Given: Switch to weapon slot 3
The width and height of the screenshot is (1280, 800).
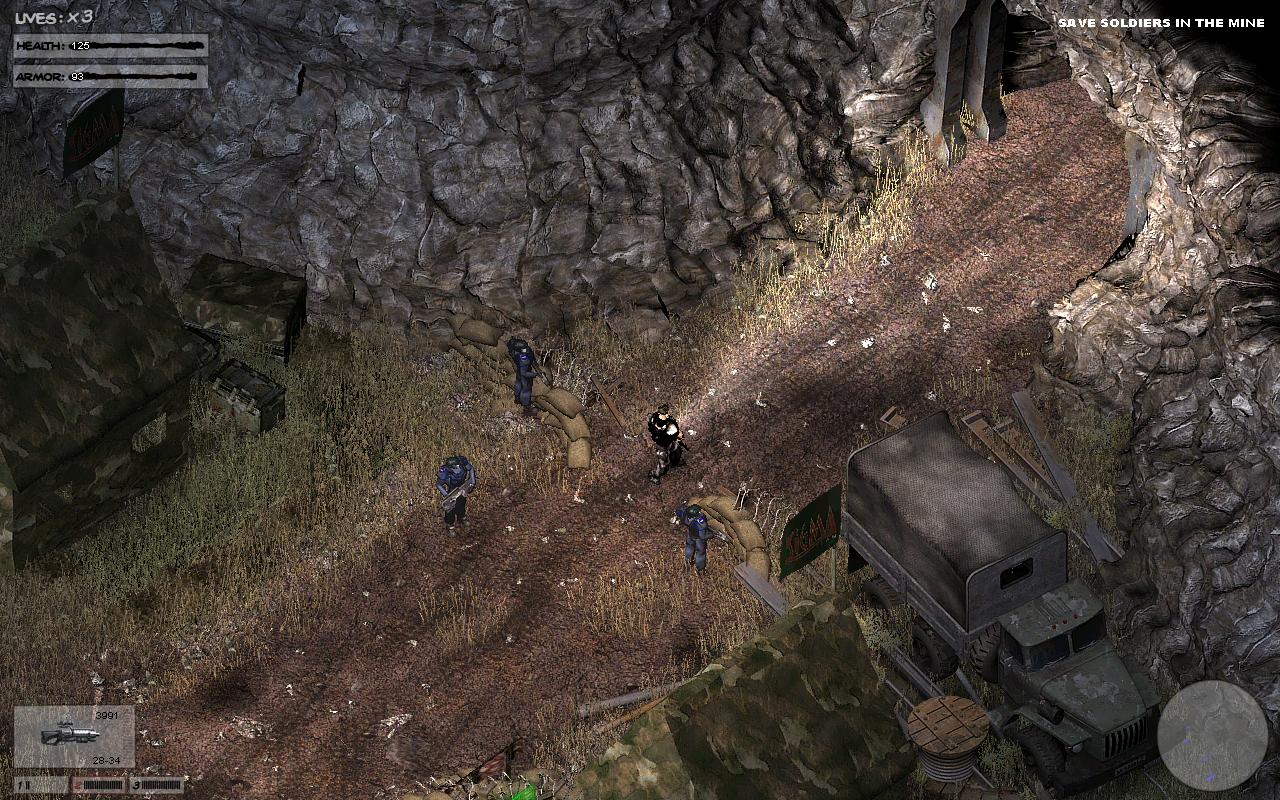Looking at the screenshot, I should (157, 785).
